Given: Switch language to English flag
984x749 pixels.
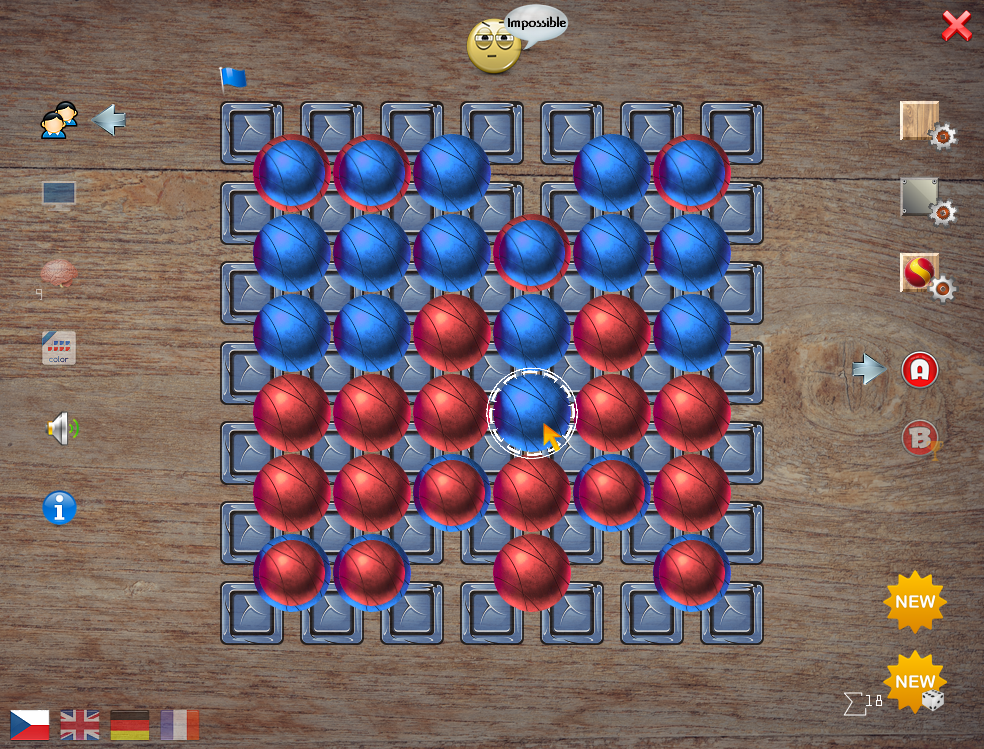Looking at the screenshot, I should [80, 724].
